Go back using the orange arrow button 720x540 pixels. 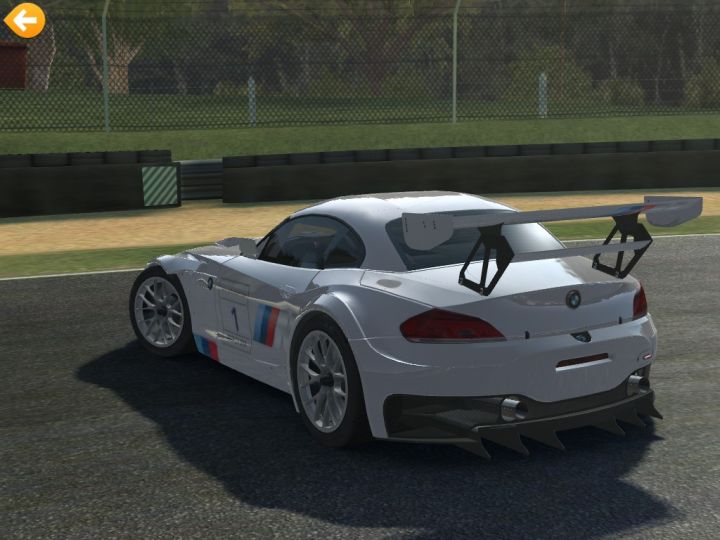tap(24, 19)
